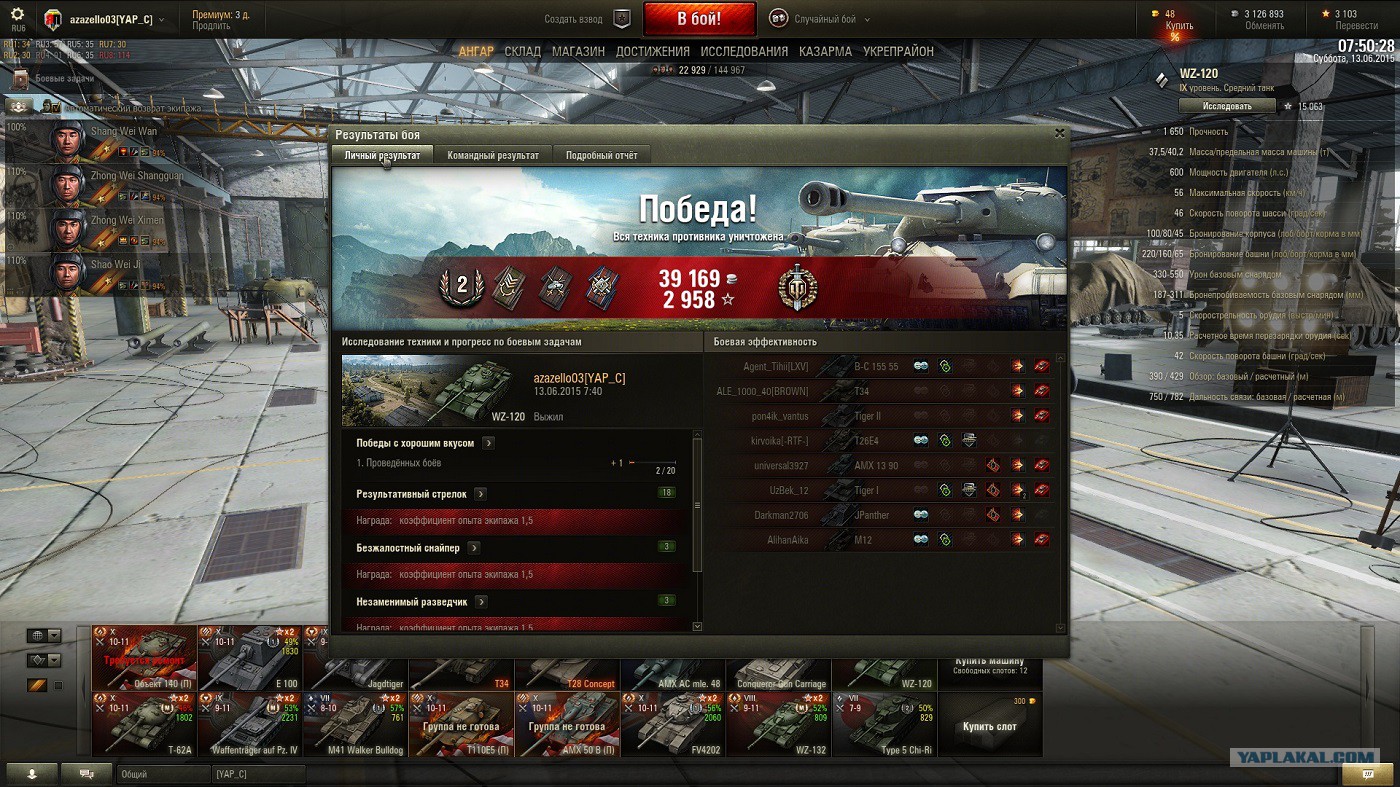The width and height of the screenshot is (1400, 787).
Task: Buy a new garage slot (Купить слот)
Action: 989,724
